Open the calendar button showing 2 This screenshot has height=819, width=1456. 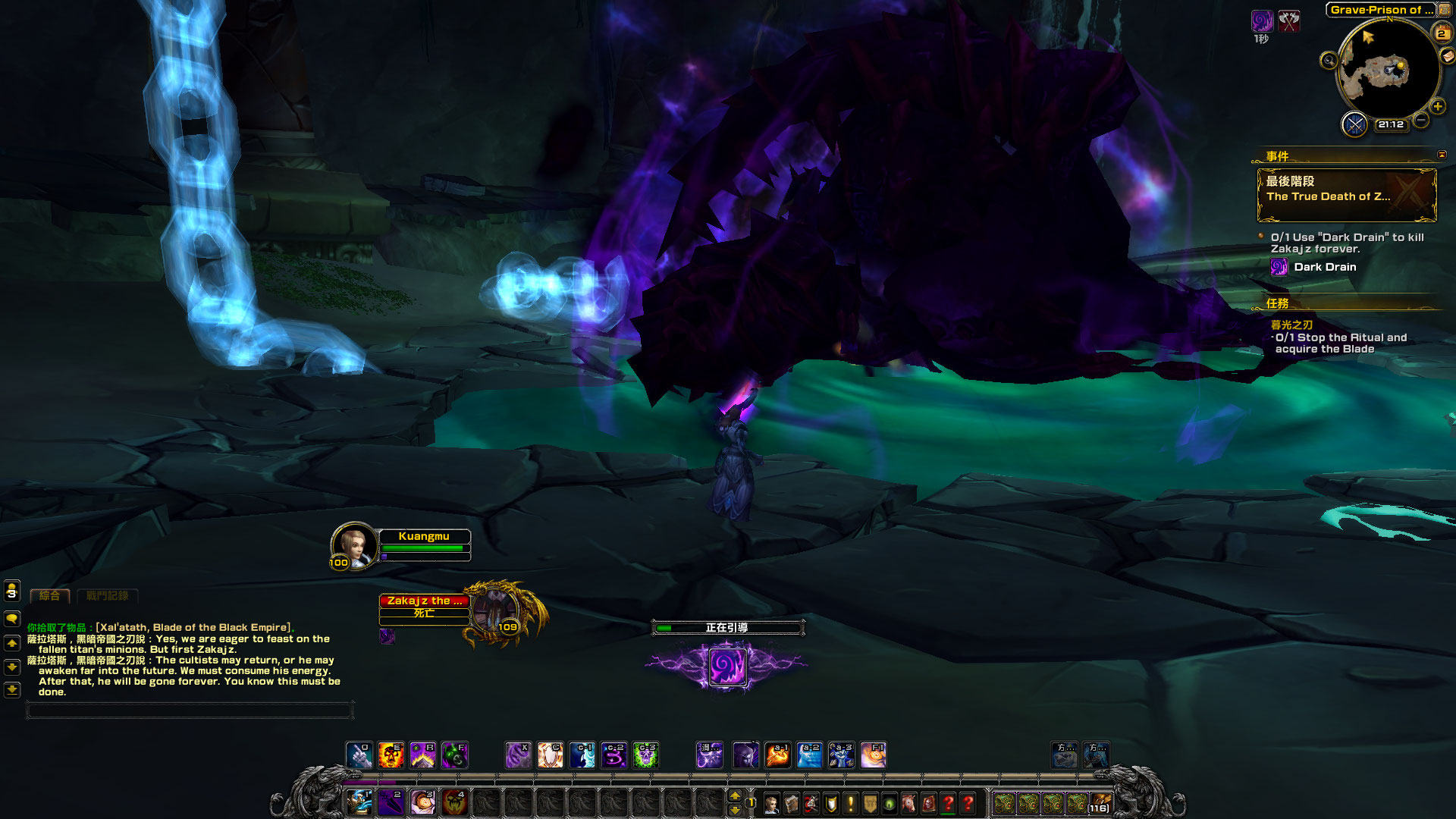1441,33
